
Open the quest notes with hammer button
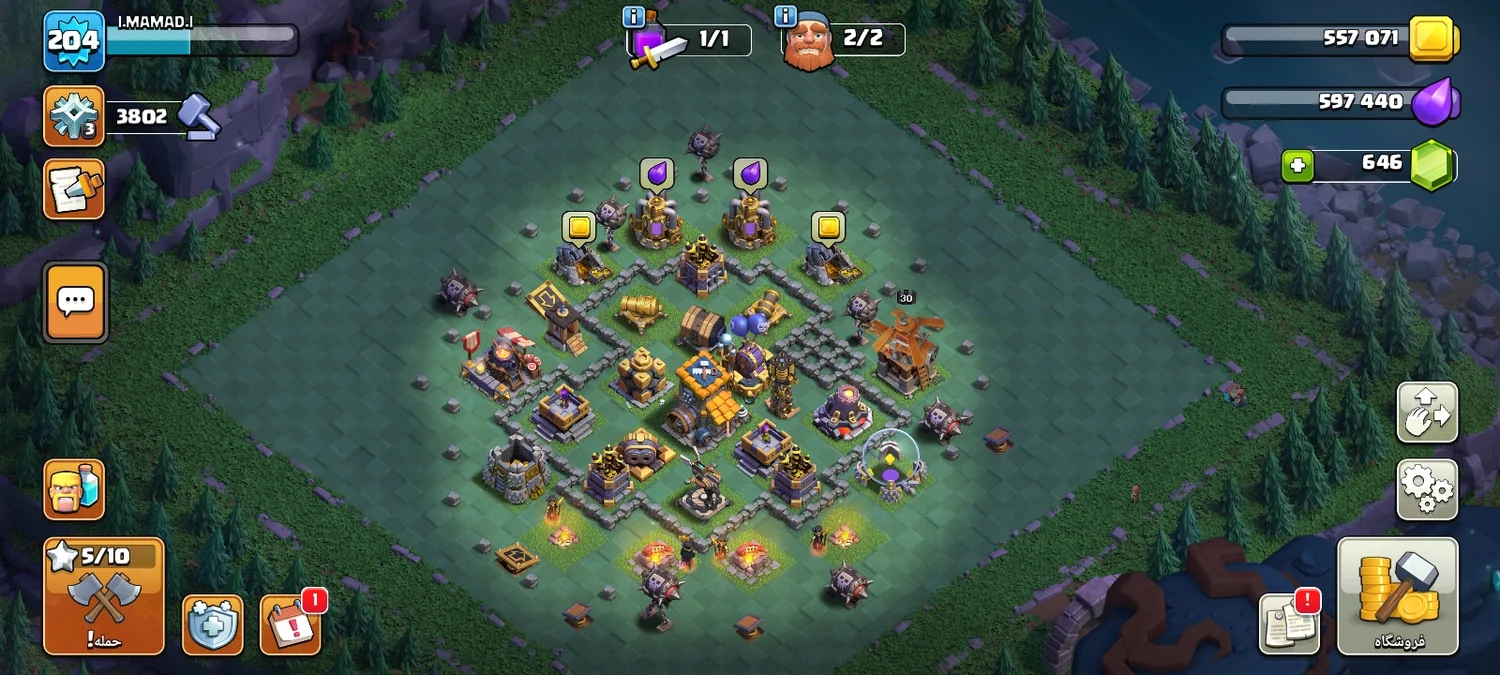click(74, 189)
